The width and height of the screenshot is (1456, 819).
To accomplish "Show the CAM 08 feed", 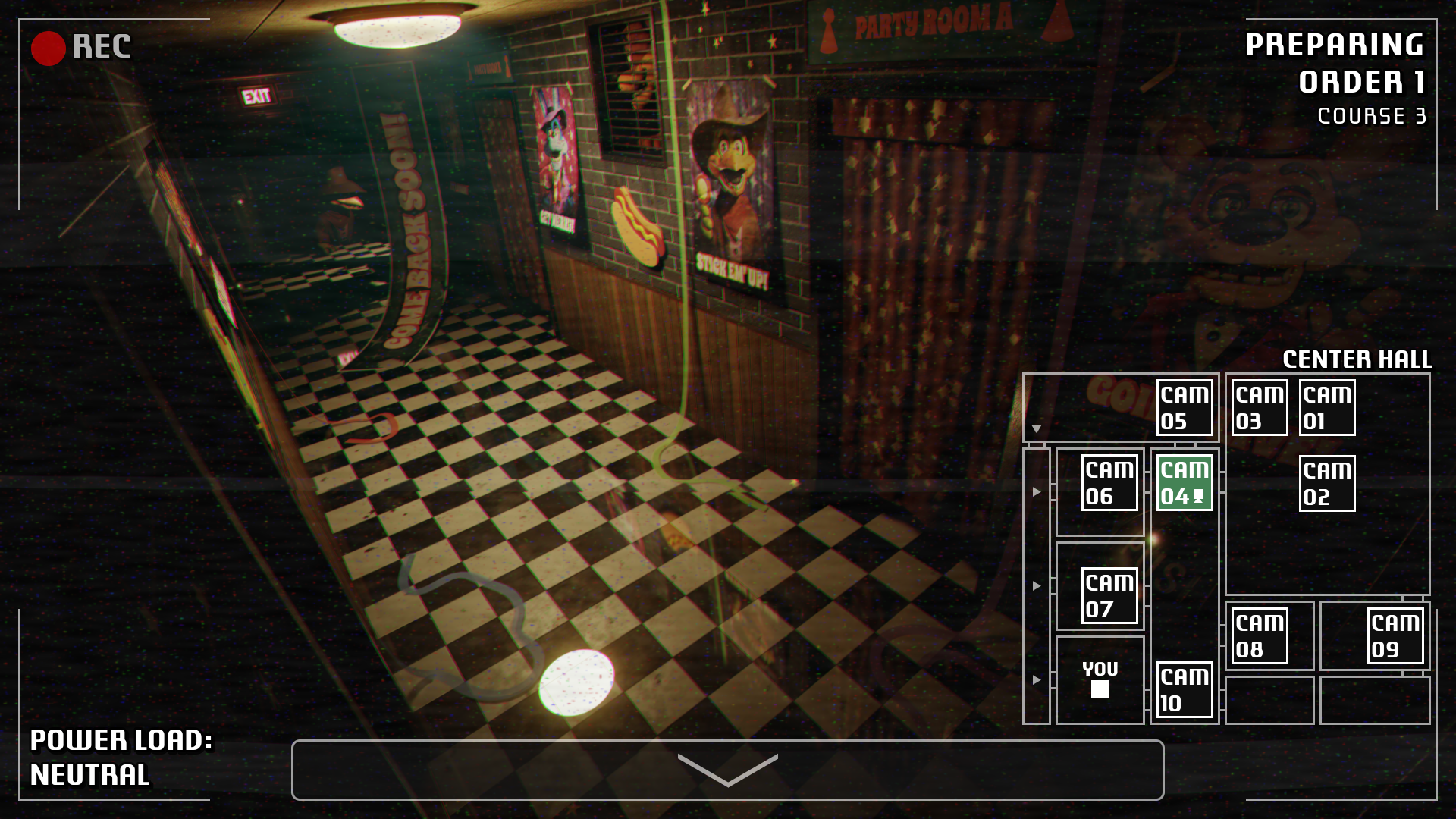I will [1259, 636].
